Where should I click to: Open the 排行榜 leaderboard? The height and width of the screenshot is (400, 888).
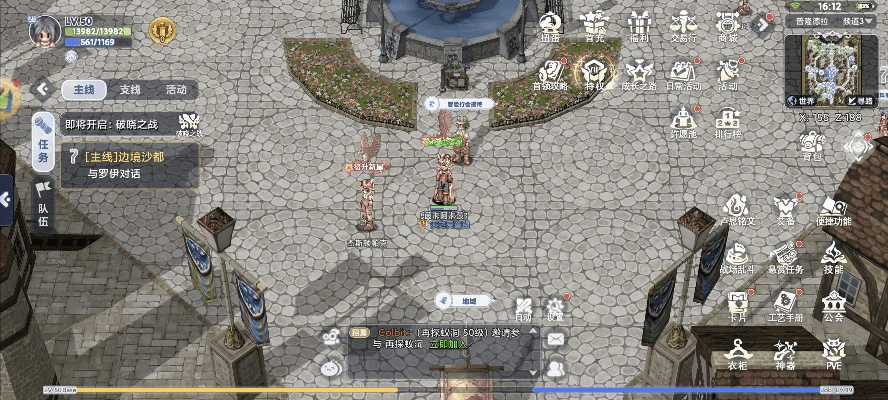click(728, 122)
